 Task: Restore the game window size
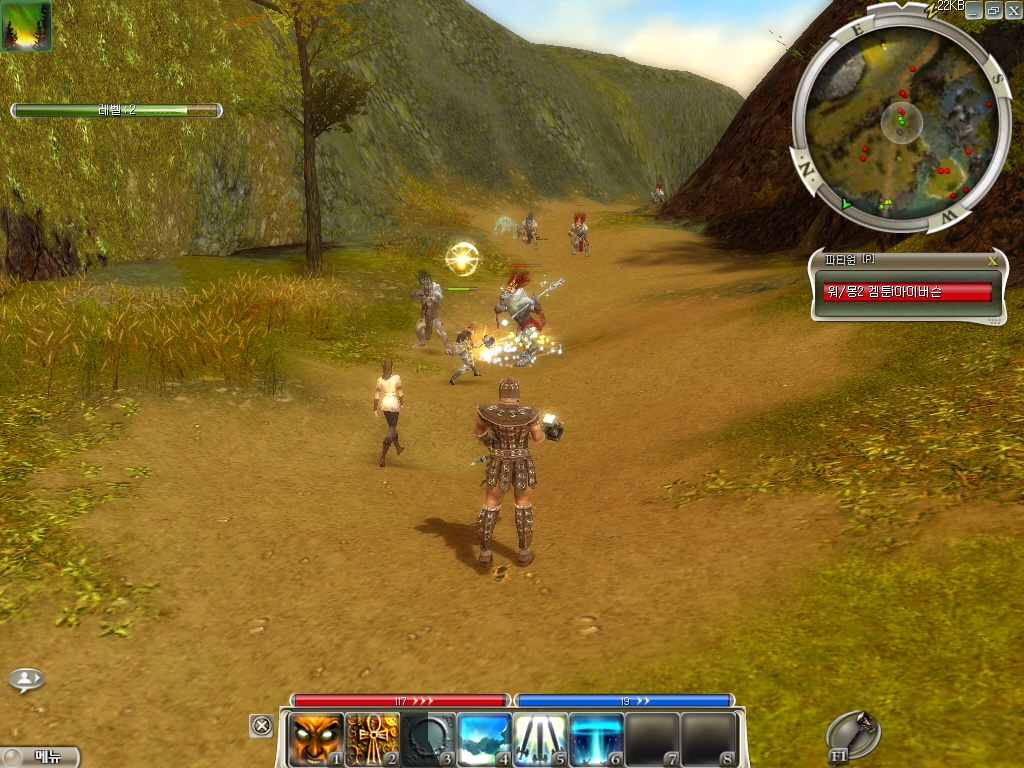[993, 10]
